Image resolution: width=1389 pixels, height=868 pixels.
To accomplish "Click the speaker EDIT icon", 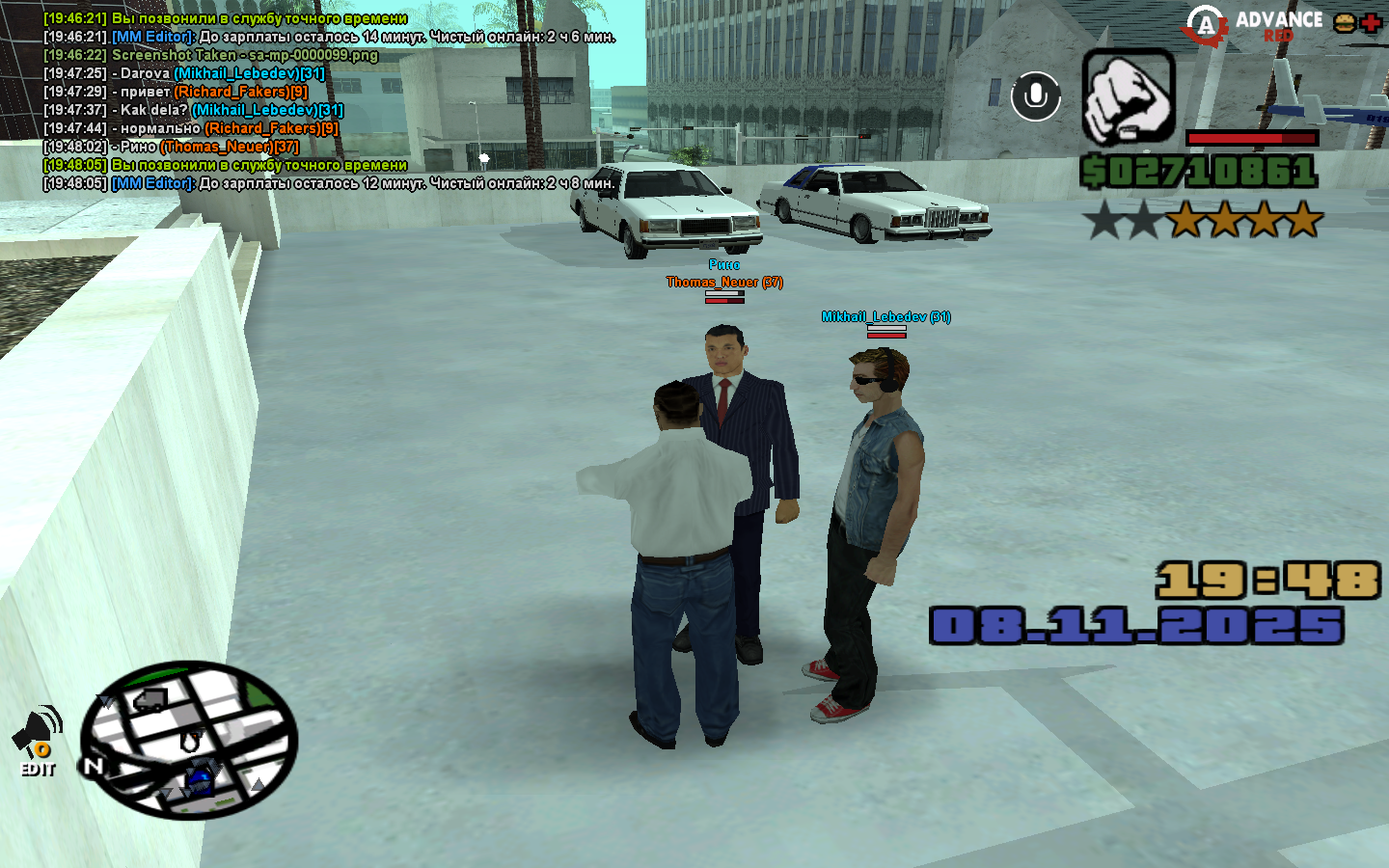I will 39,742.
